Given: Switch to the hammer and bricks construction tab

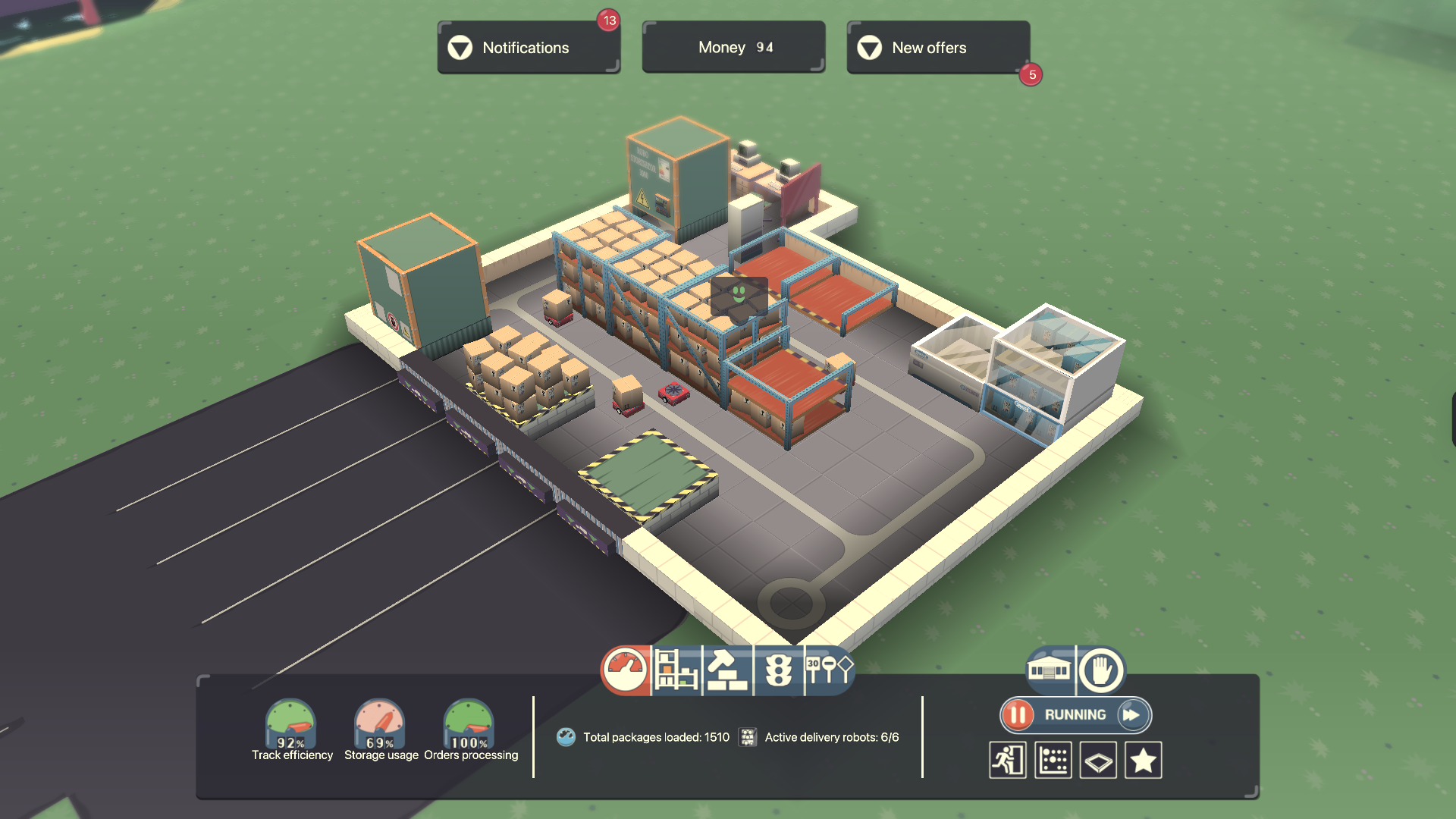Looking at the screenshot, I should [727, 670].
